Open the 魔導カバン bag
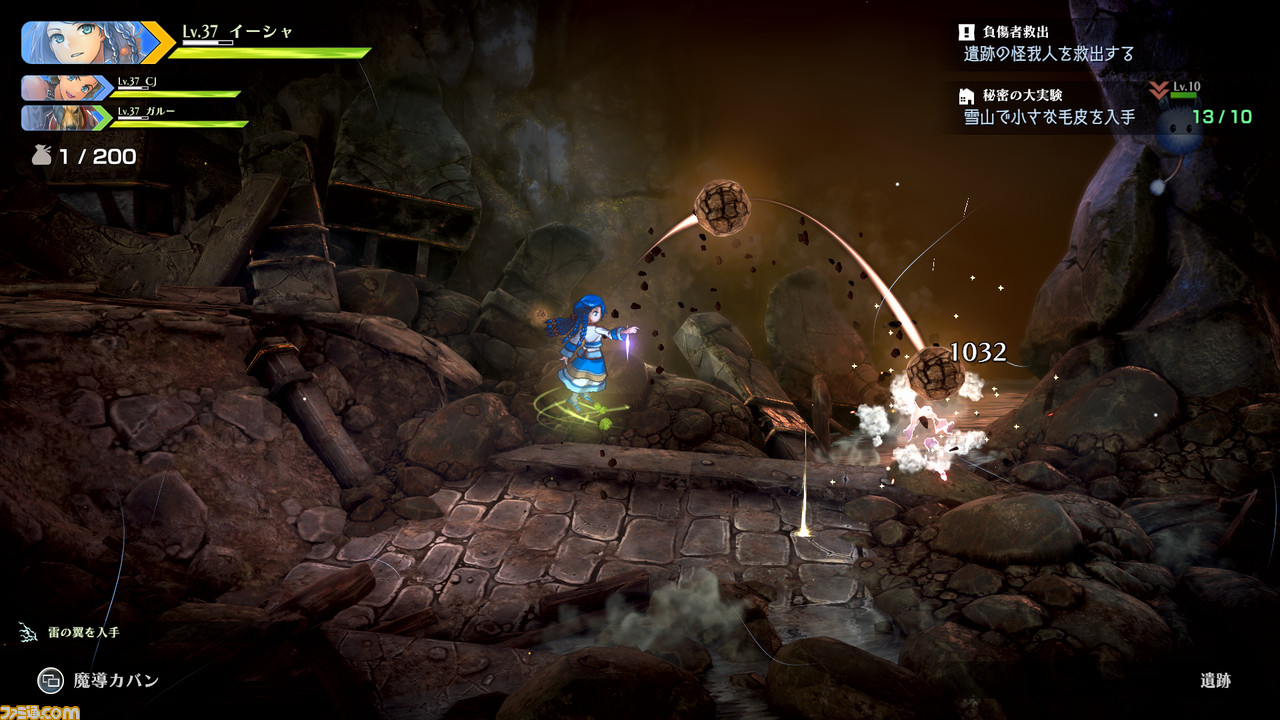Screen dimensions: 1280x720 (x=98, y=681)
